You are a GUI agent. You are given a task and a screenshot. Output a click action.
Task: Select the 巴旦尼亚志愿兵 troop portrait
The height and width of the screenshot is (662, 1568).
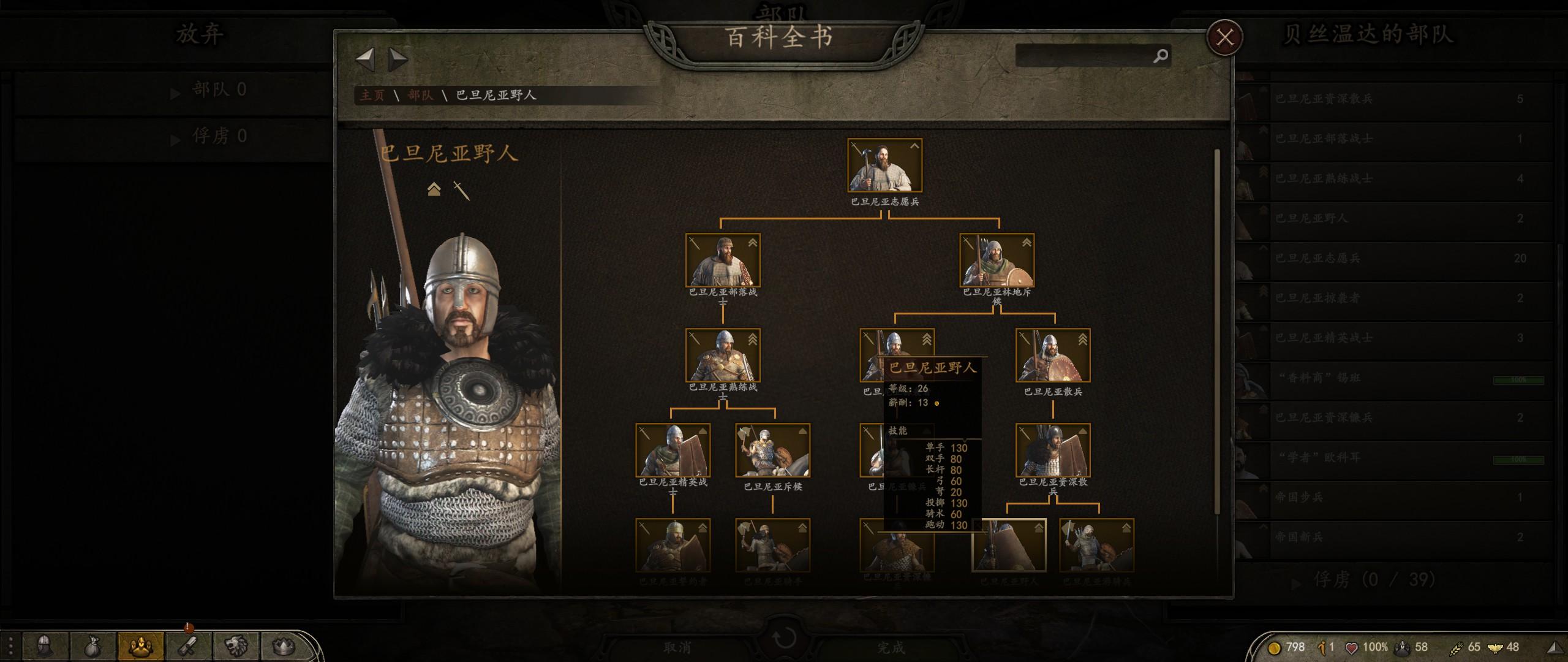(884, 165)
